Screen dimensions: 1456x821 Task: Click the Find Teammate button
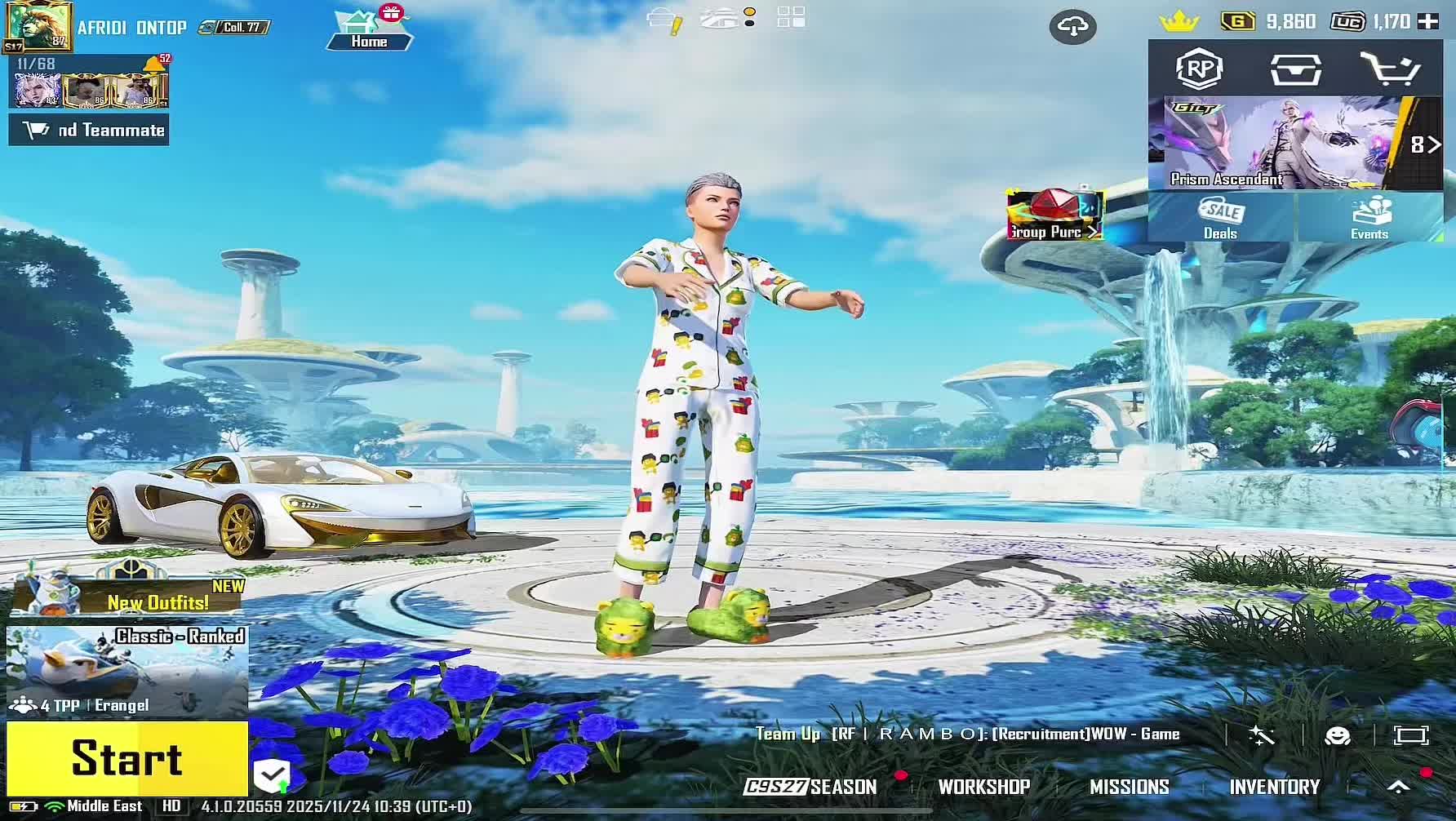[x=89, y=131]
